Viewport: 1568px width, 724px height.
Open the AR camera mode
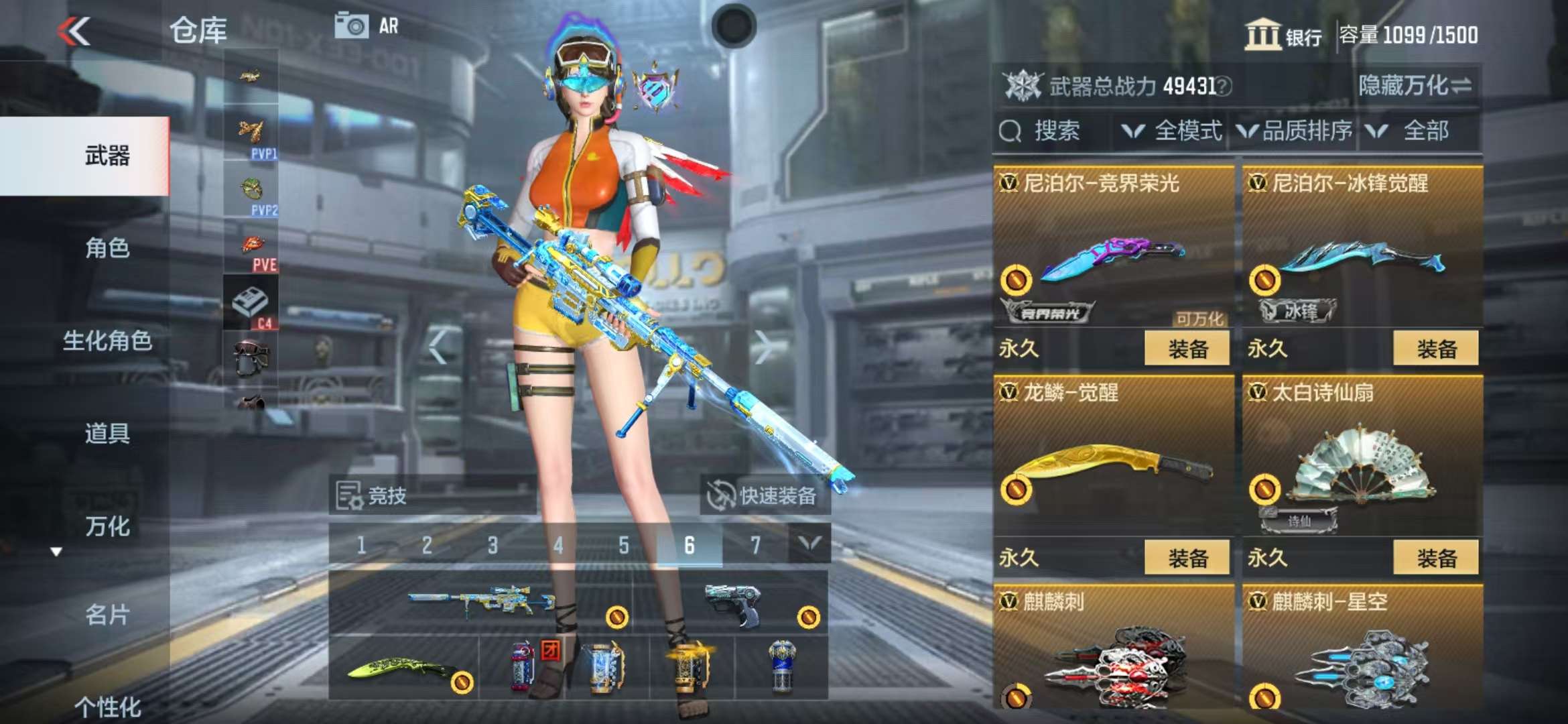click(x=367, y=26)
